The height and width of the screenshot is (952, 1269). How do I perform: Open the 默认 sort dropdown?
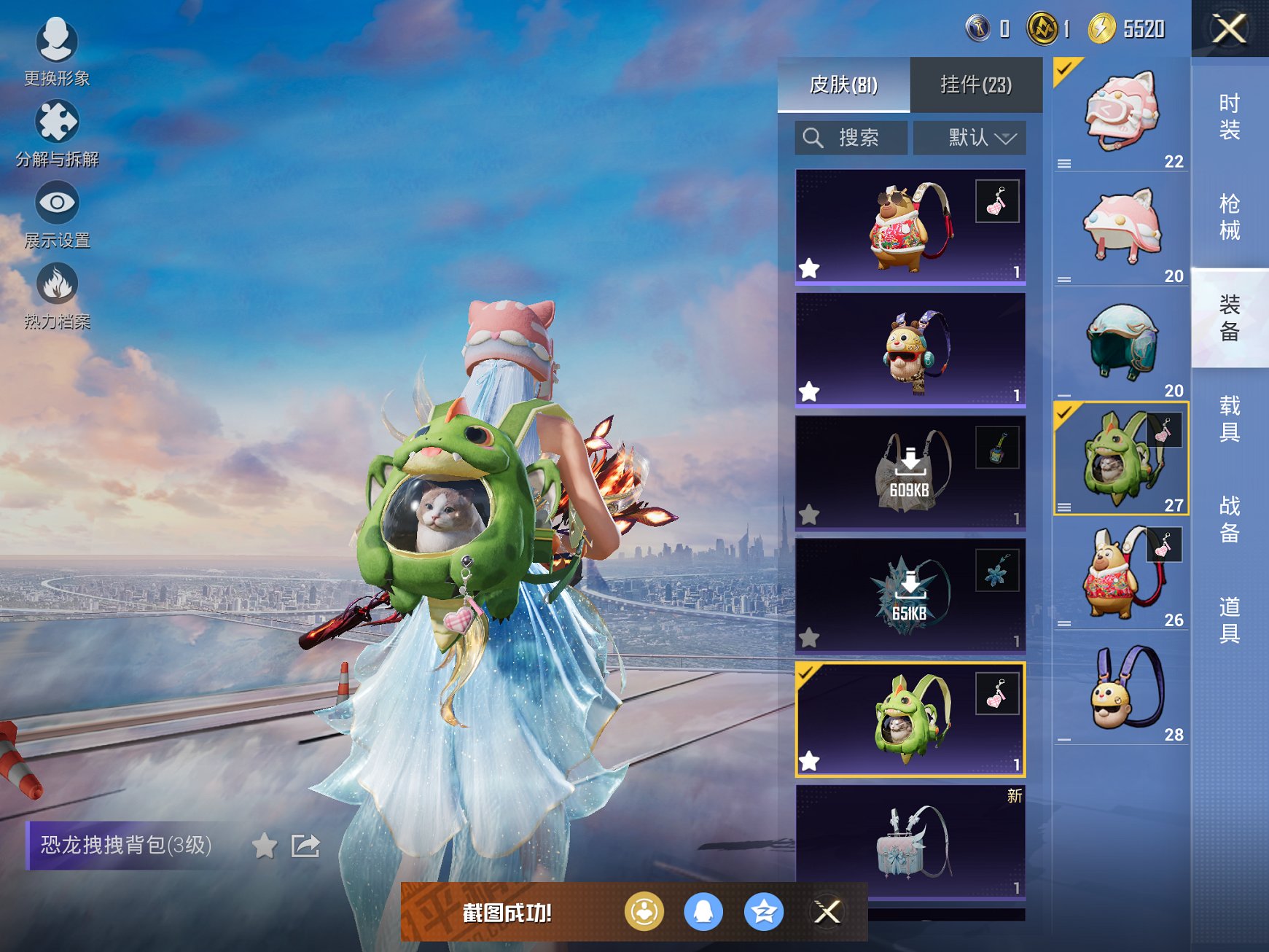click(969, 138)
